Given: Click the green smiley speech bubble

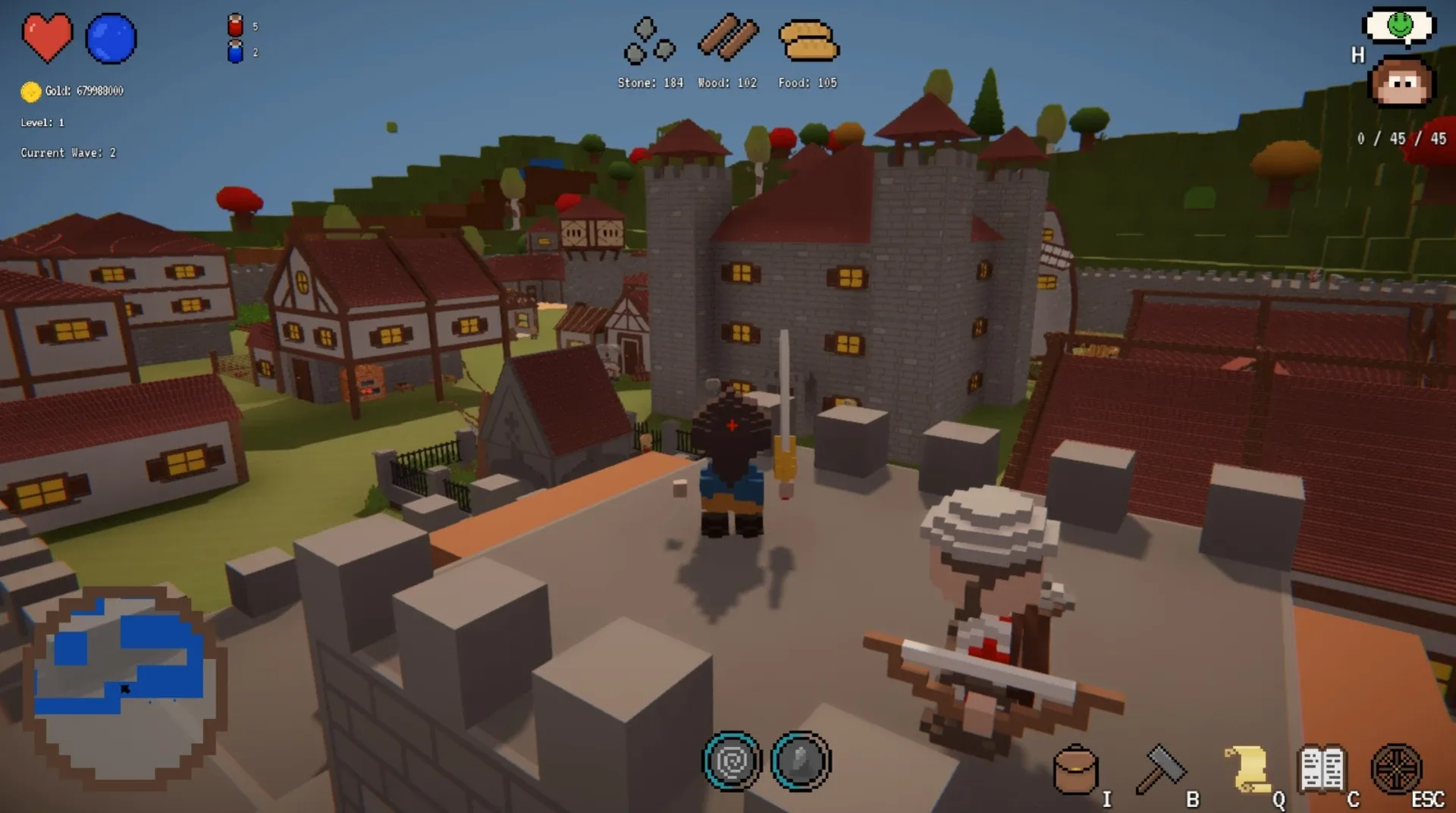Looking at the screenshot, I should click(x=1399, y=24).
